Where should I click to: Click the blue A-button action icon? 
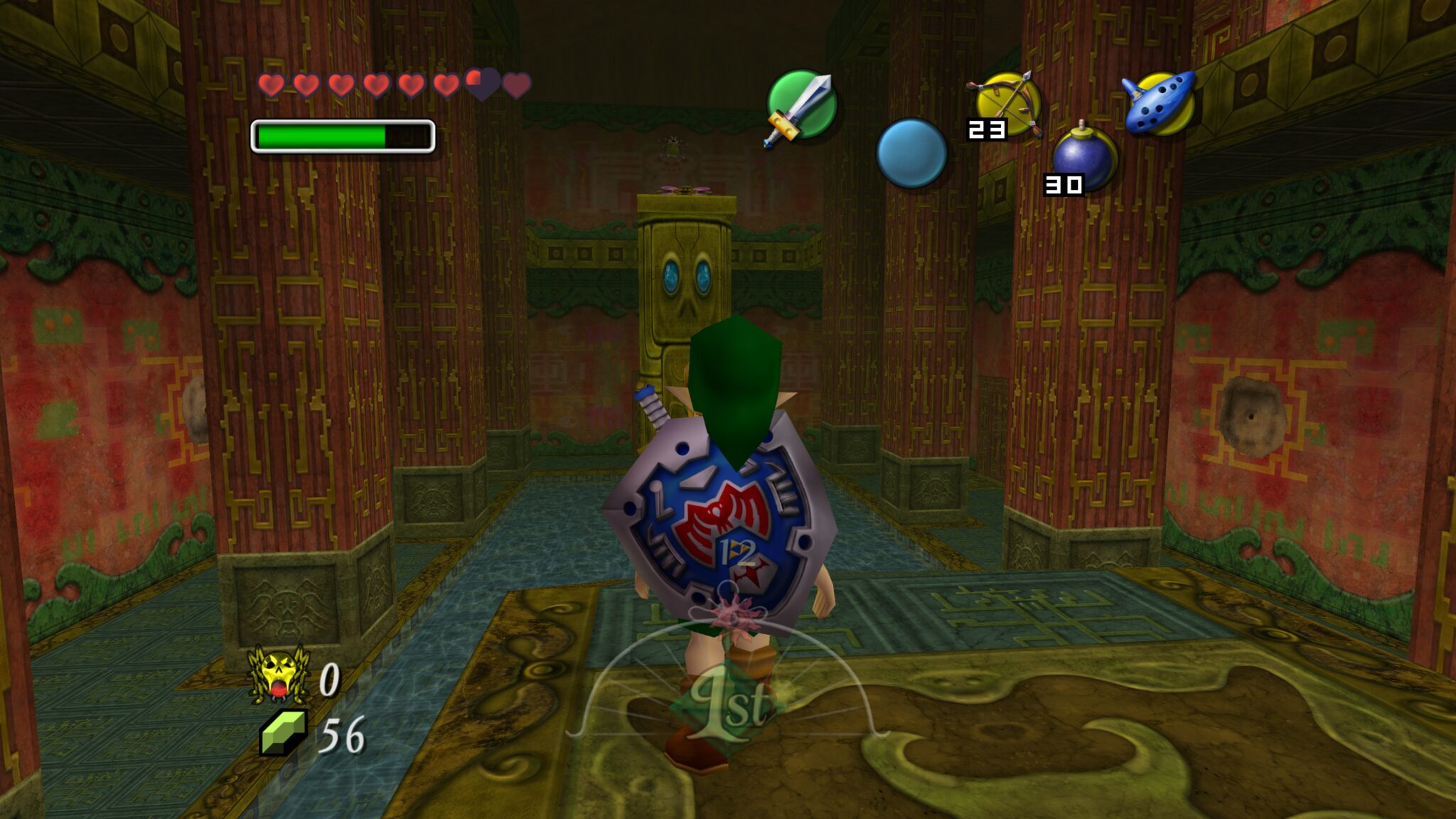(912, 153)
